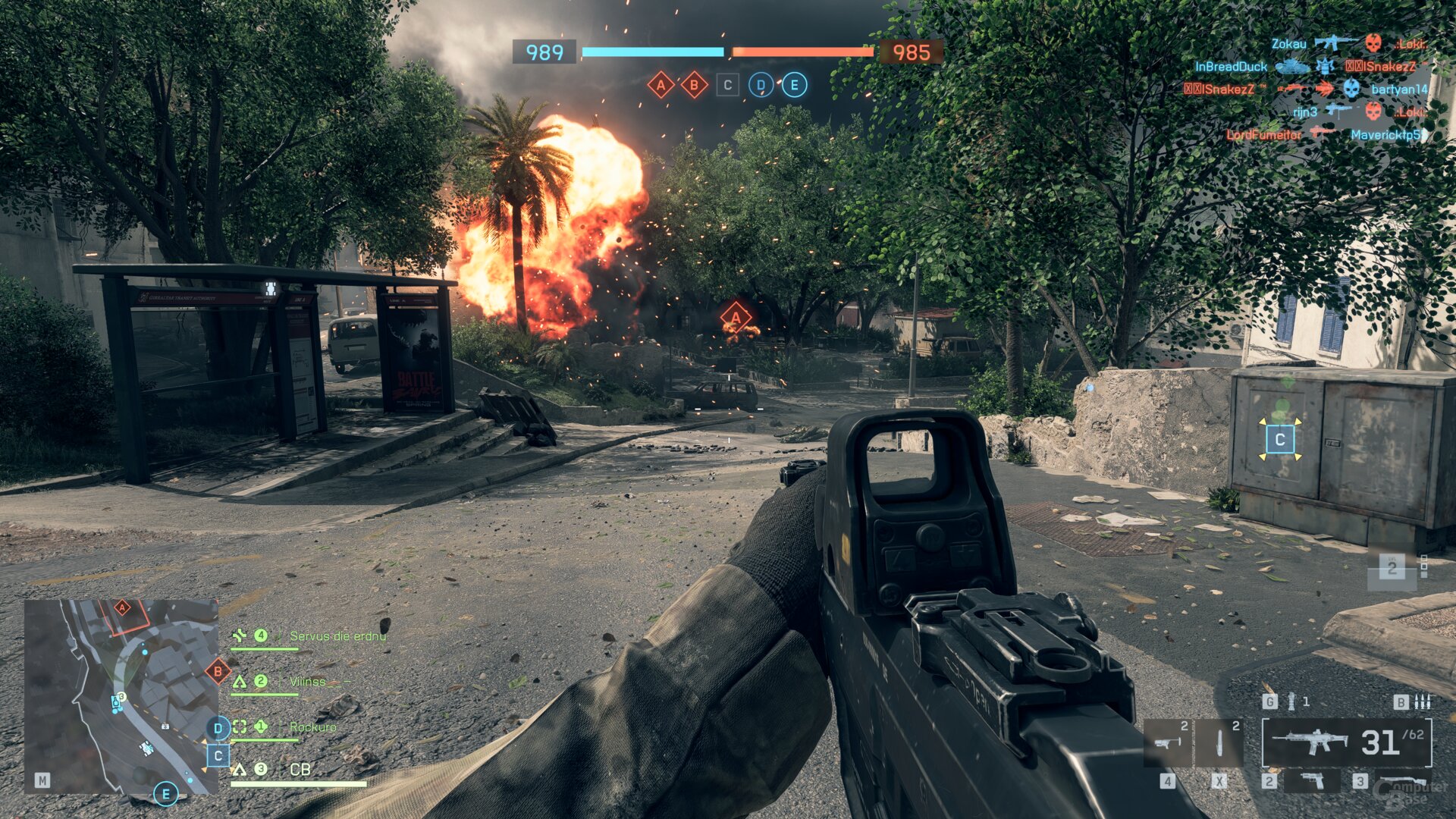Select objective A flag in top bar
This screenshot has width=1456, height=819.
point(661,85)
